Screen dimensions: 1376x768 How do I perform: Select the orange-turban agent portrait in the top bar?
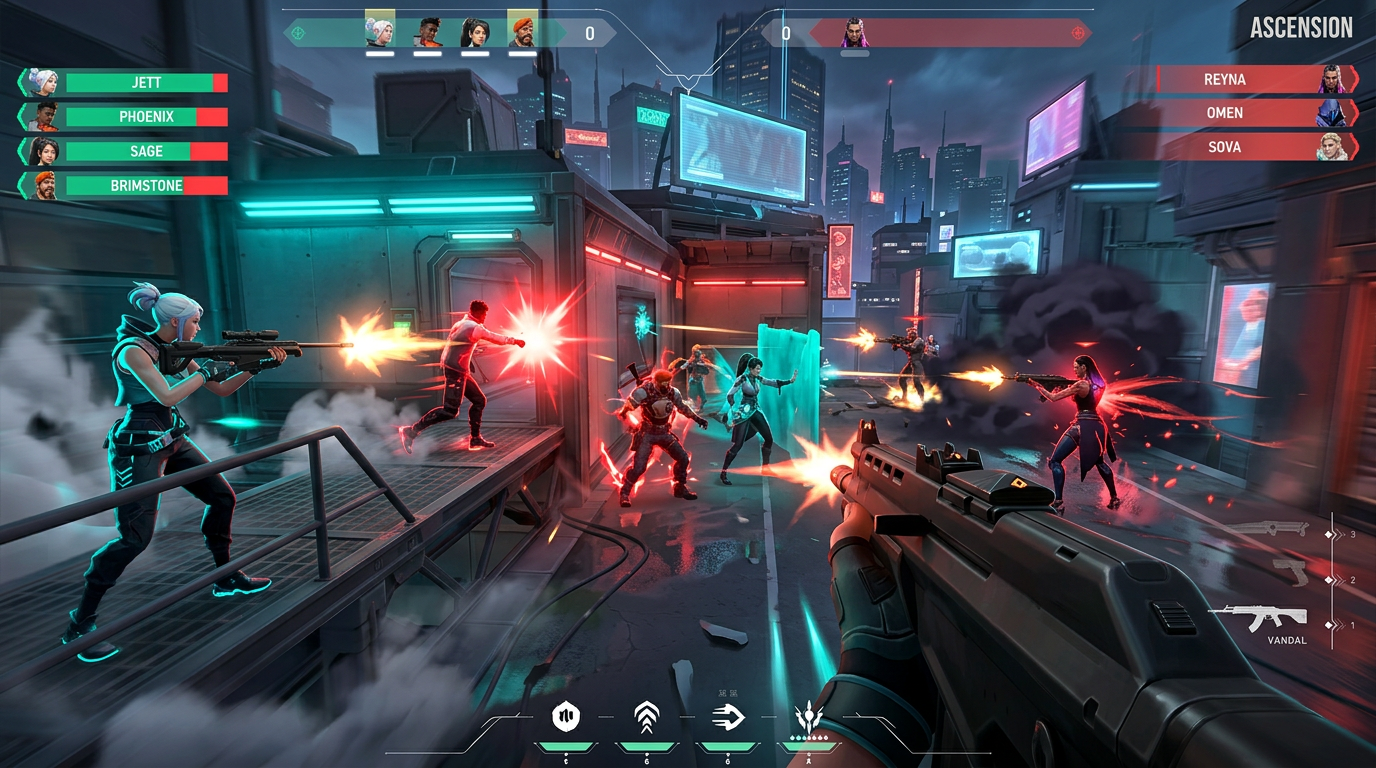[x=522, y=31]
